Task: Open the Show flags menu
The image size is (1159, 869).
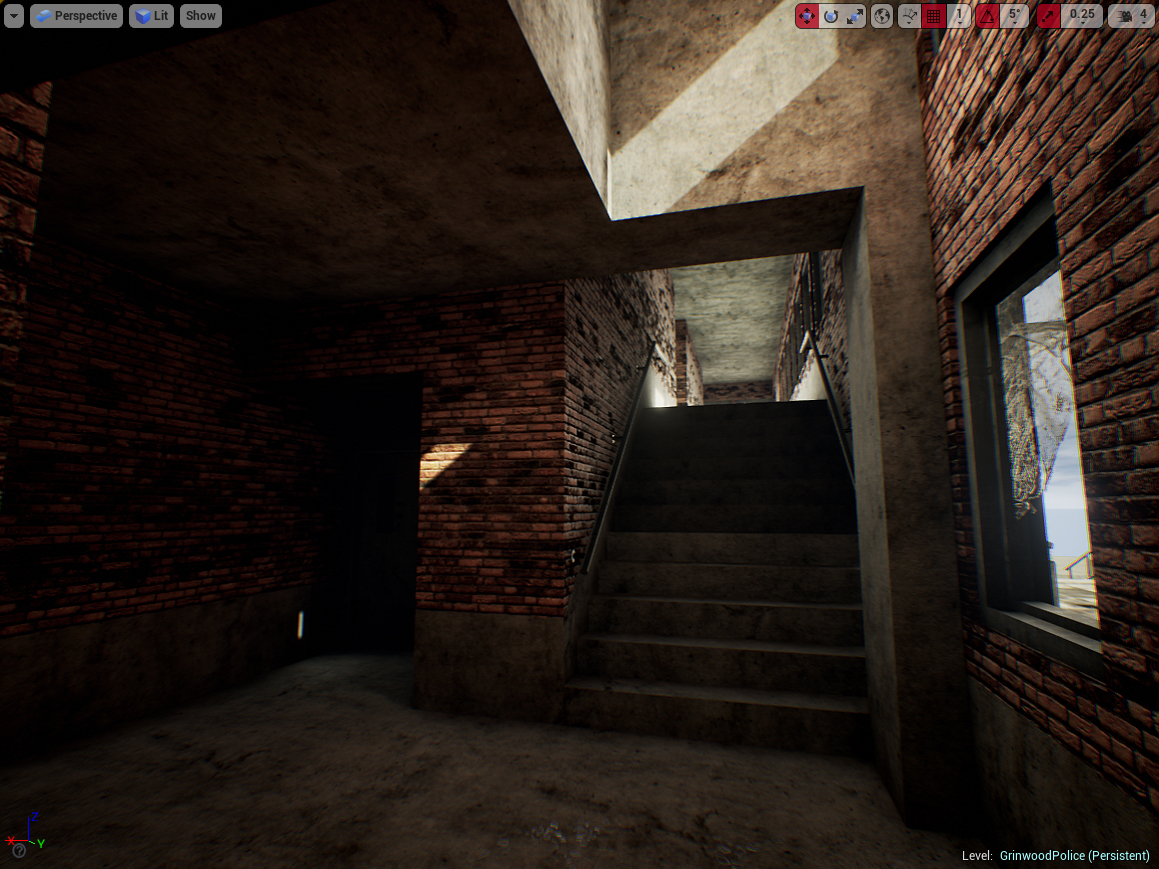Action: coord(200,16)
